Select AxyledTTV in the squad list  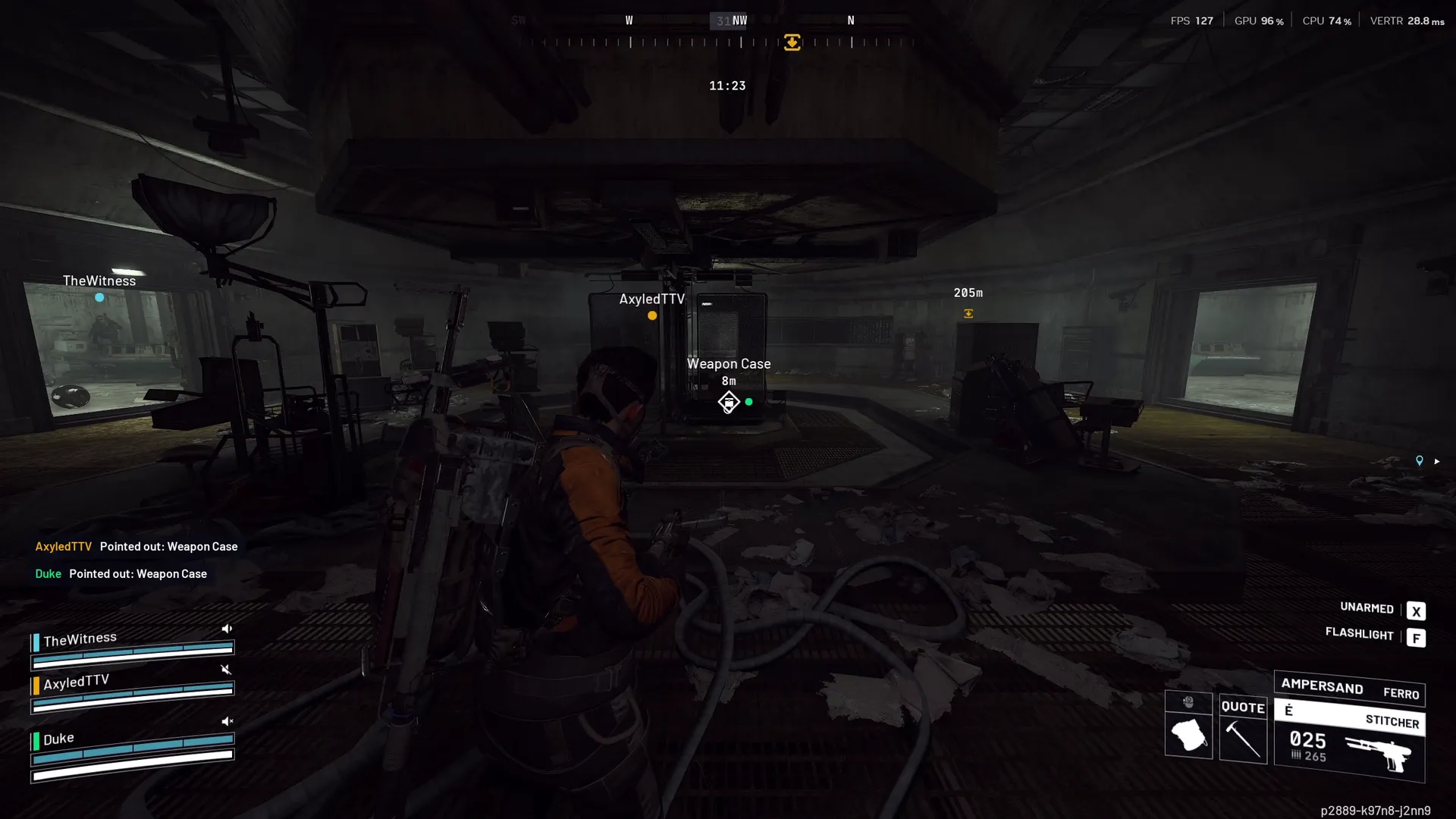[77, 682]
